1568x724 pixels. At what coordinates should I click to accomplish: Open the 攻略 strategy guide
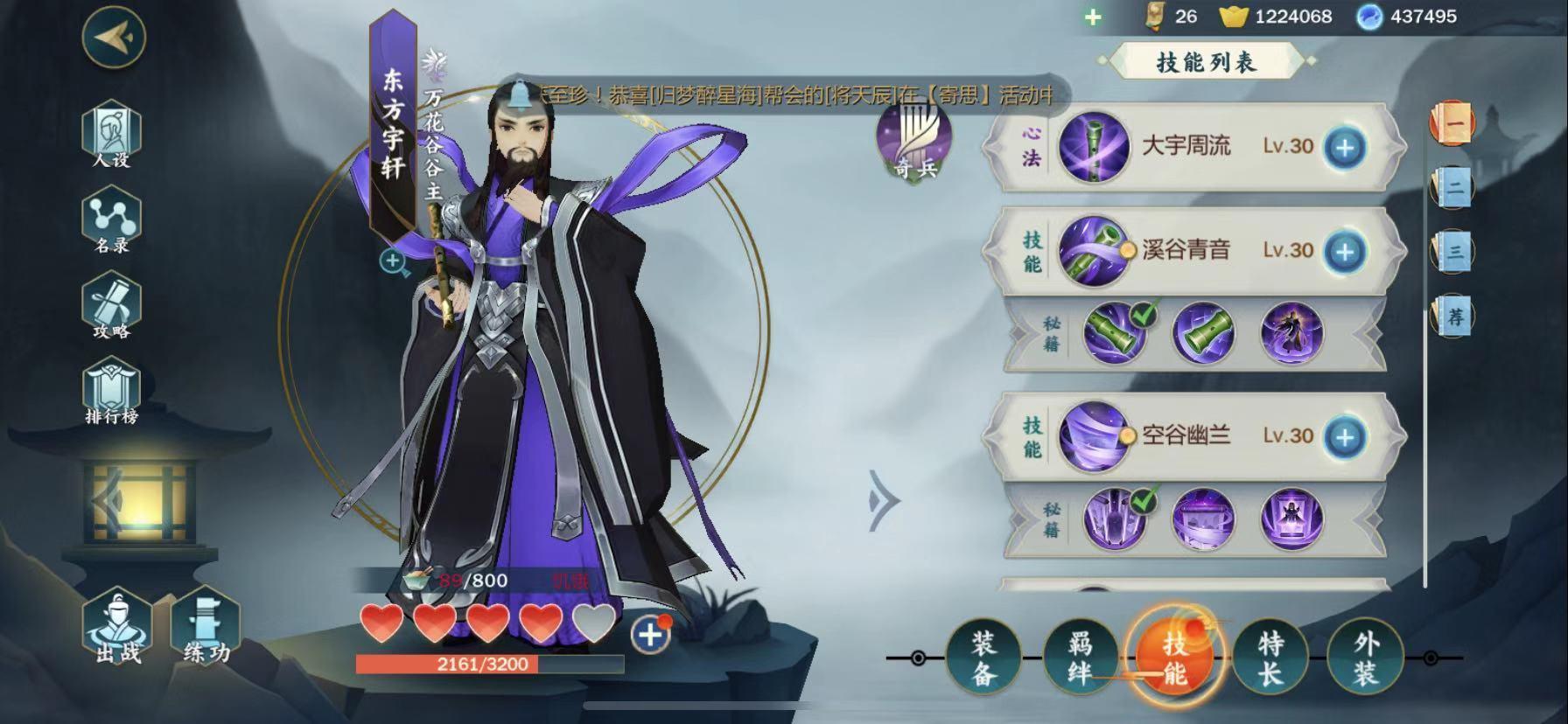pos(111,307)
